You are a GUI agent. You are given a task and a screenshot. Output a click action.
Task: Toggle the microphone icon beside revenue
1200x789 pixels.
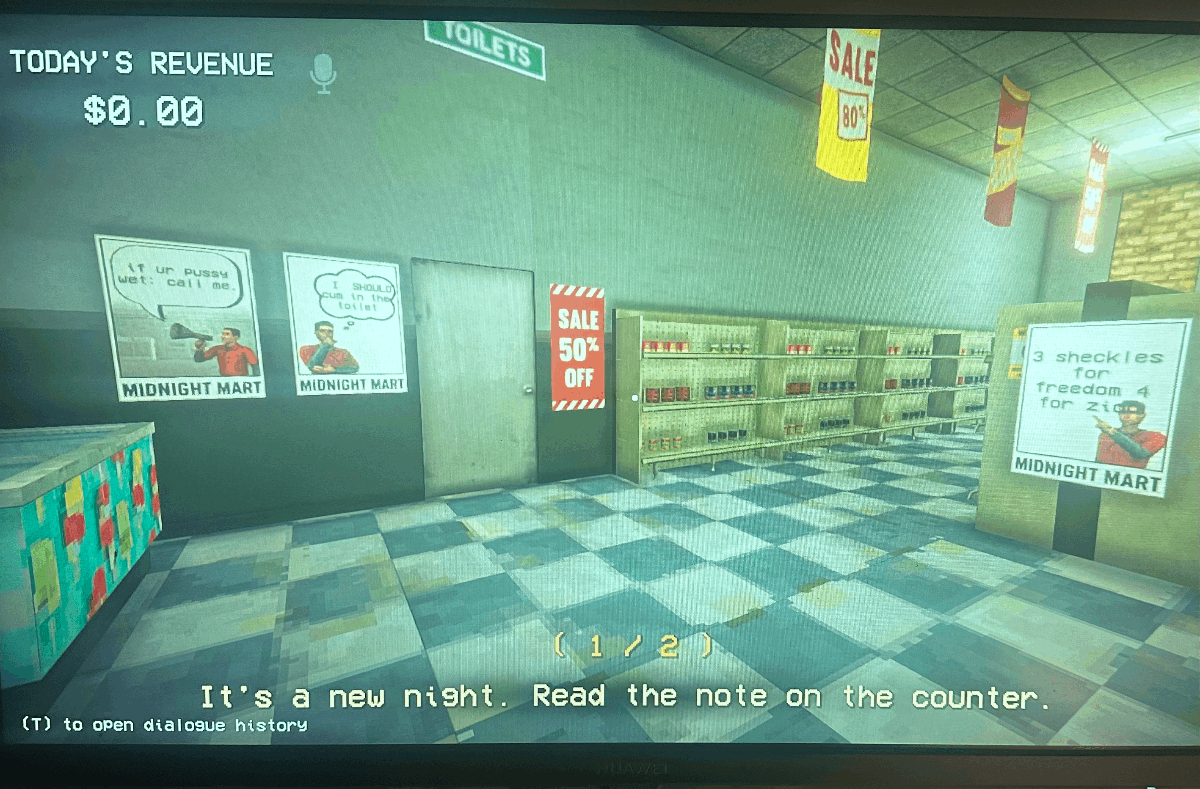(x=322, y=72)
